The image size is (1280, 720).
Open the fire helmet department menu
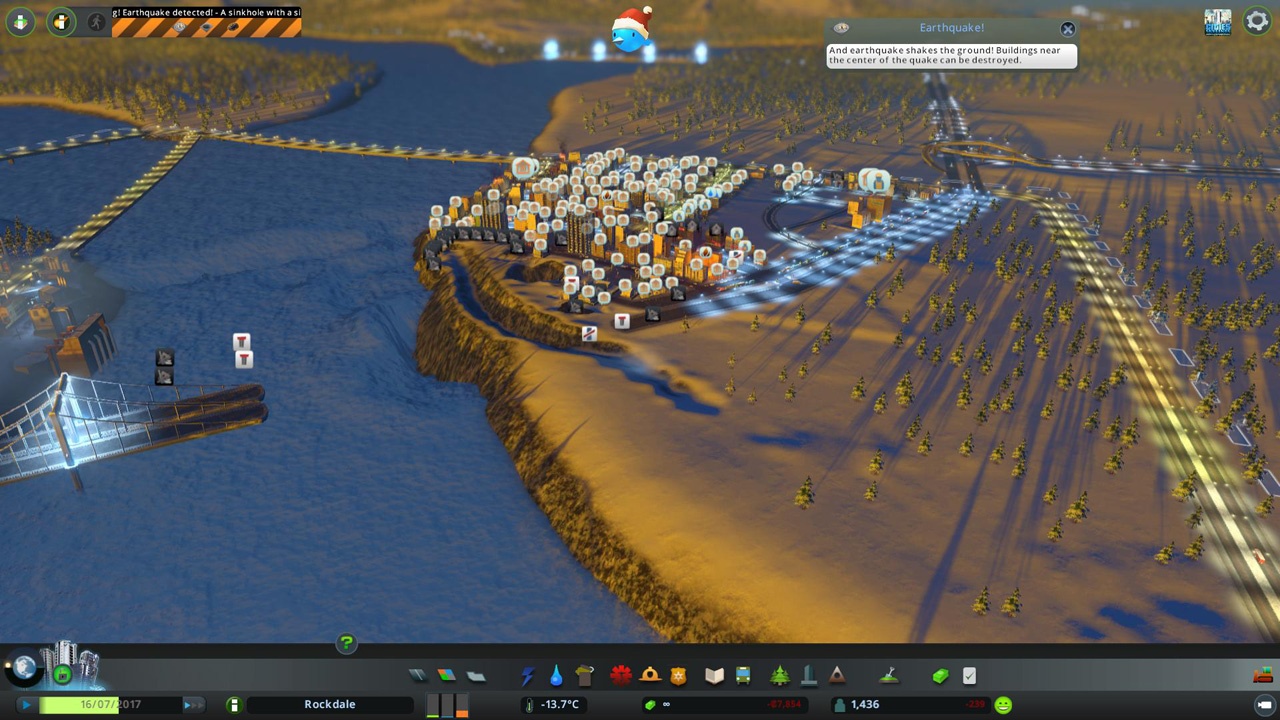(x=650, y=676)
